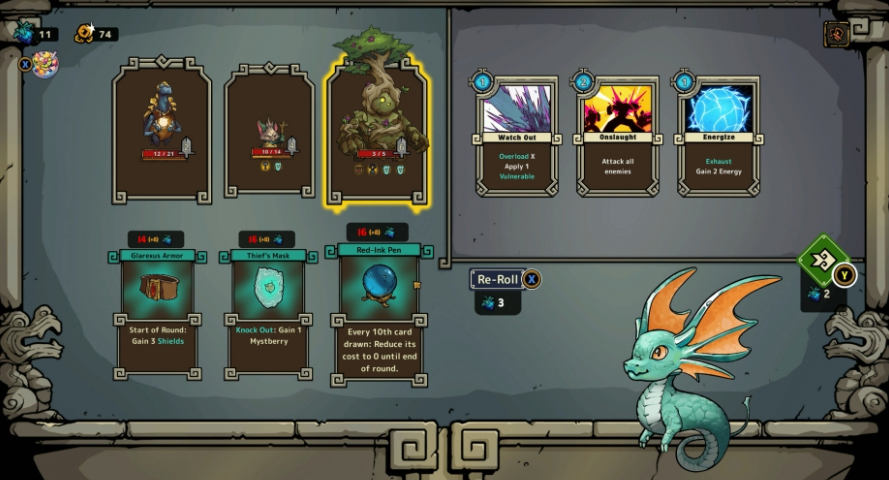Choose the small pink creature panel

(x=269, y=130)
